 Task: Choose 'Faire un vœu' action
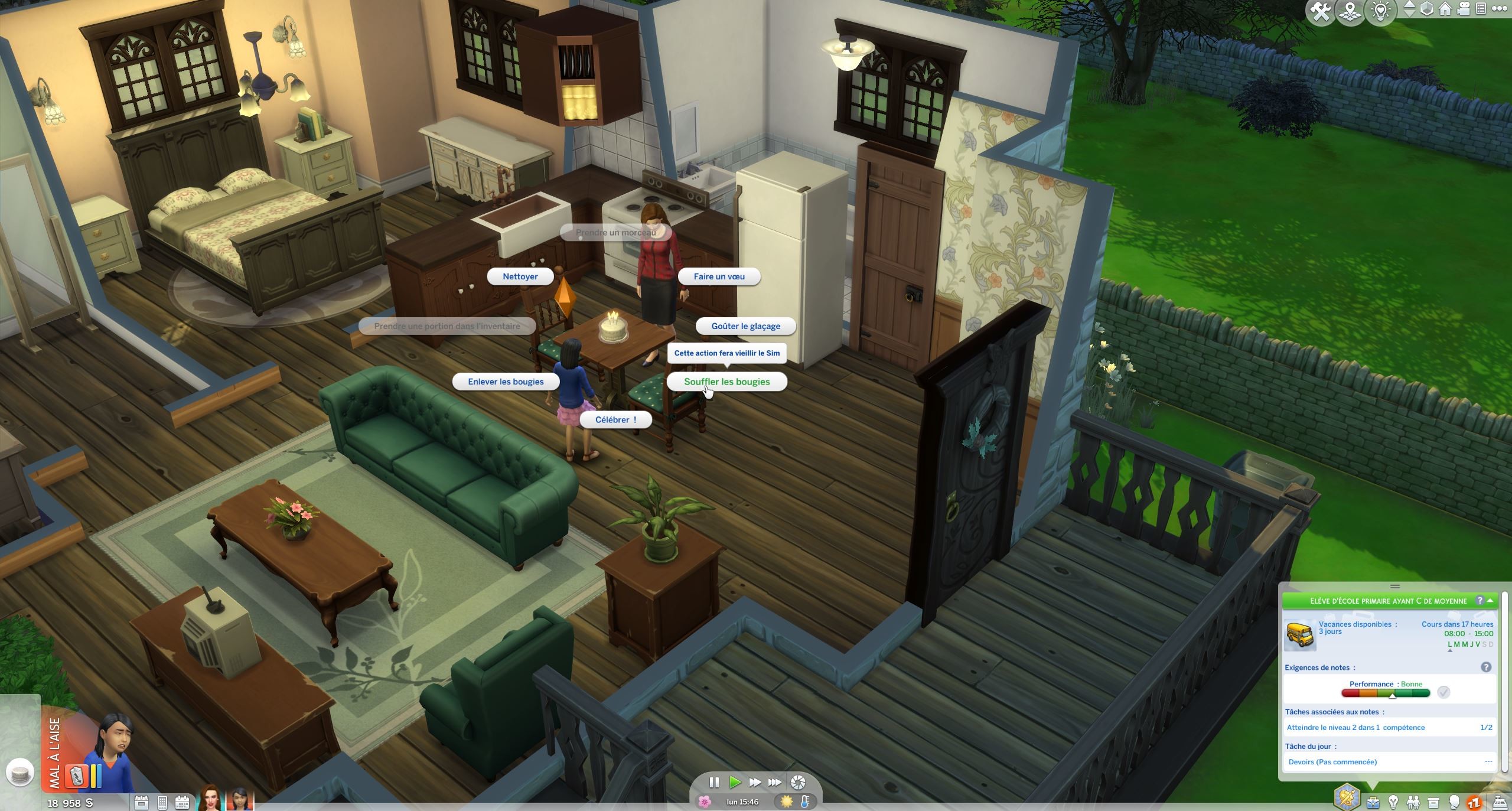719,276
